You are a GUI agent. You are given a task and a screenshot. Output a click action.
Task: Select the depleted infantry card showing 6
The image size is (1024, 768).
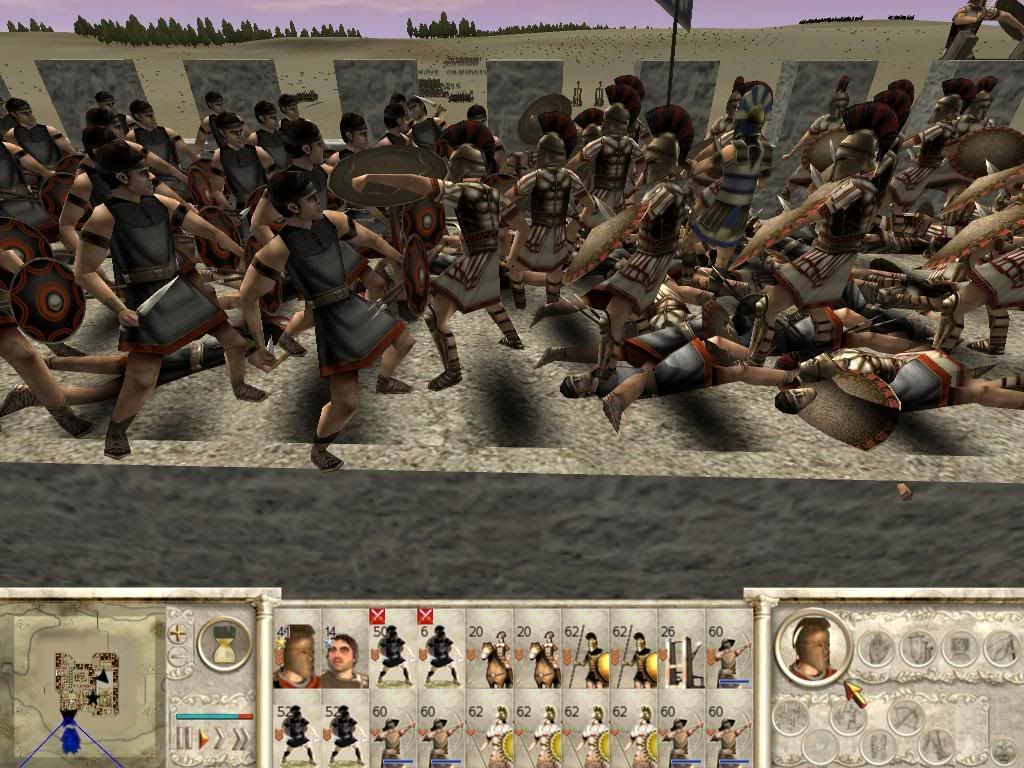441,657
